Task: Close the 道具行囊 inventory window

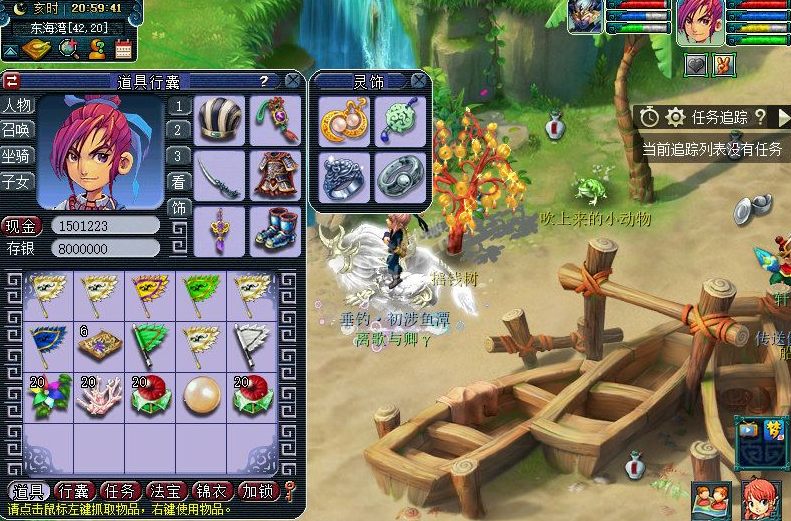Action: coord(292,80)
